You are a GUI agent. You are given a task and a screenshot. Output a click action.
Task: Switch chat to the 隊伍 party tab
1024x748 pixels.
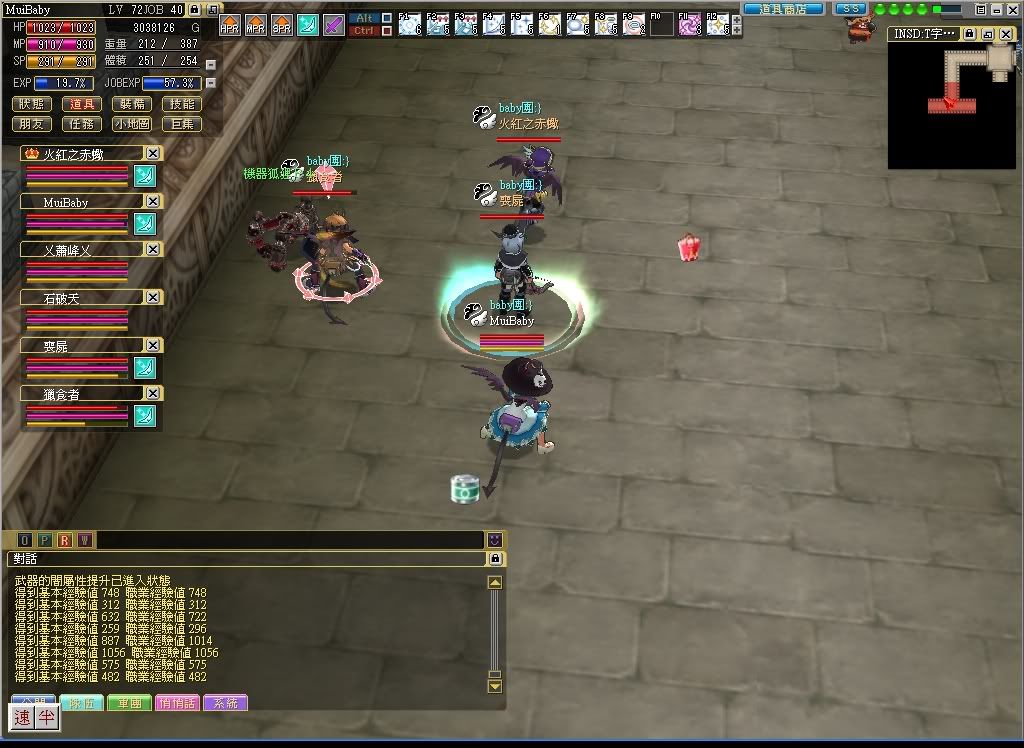pos(81,703)
